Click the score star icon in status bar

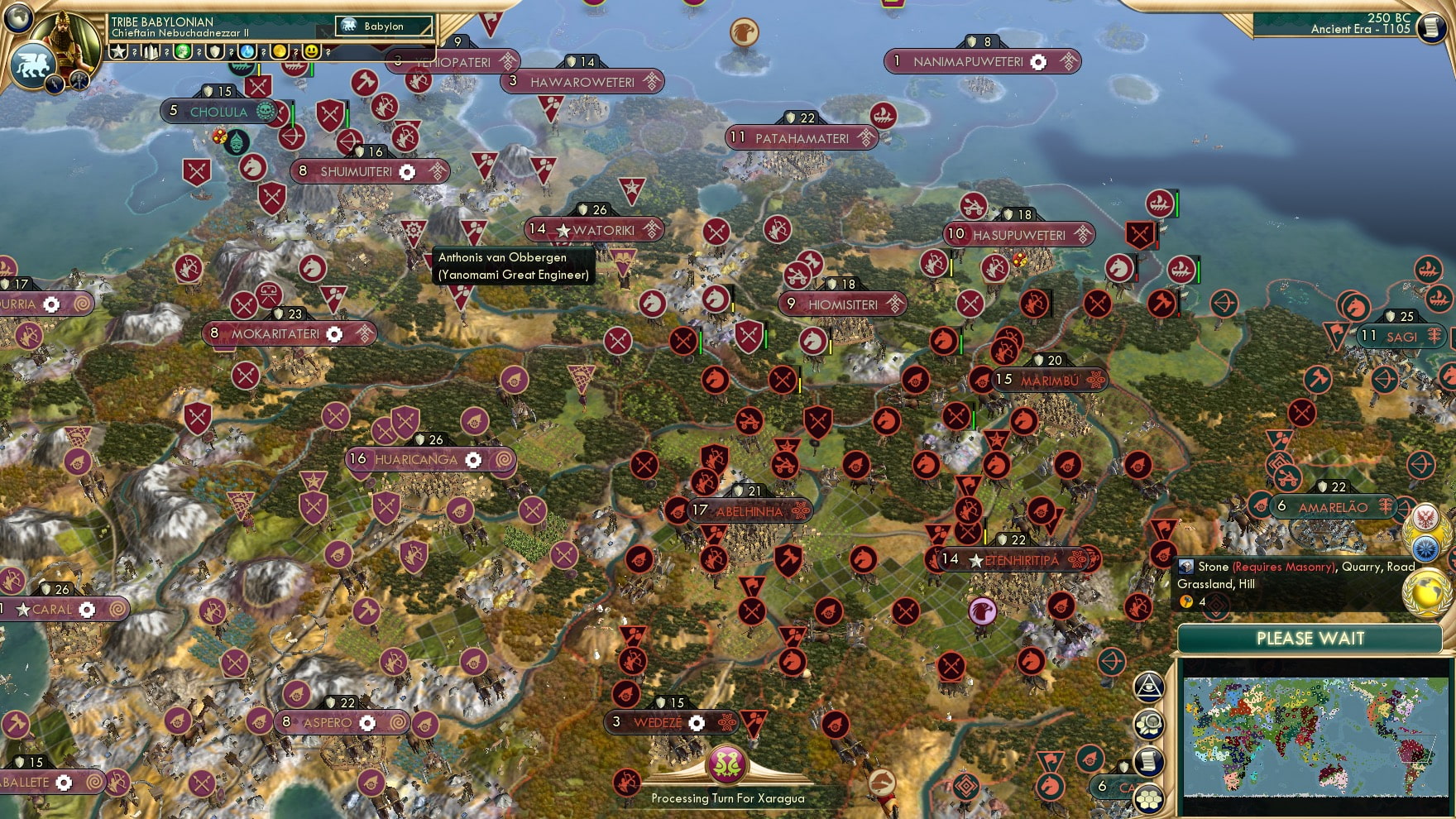(x=117, y=52)
